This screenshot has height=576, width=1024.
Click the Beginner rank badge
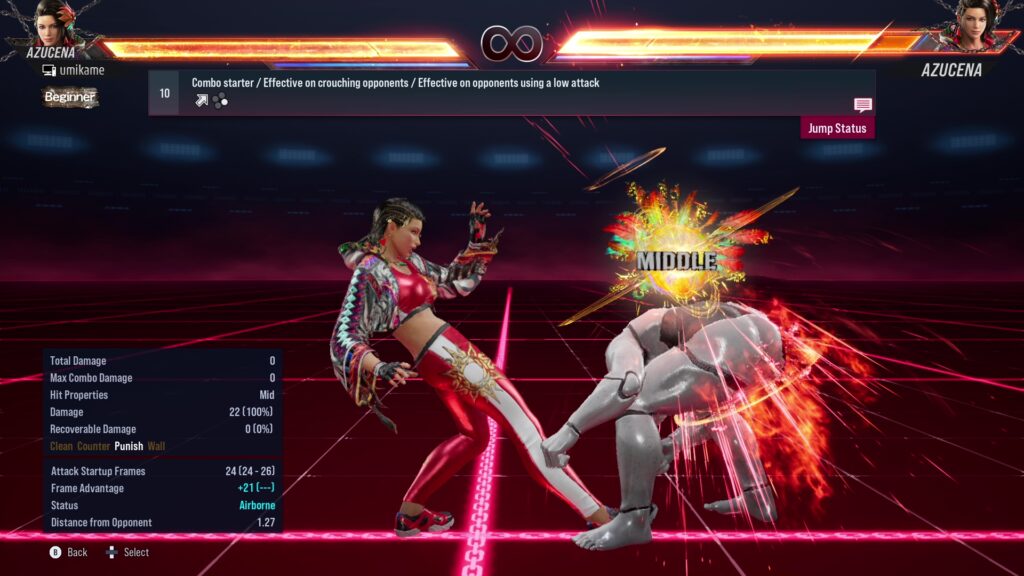(69, 97)
